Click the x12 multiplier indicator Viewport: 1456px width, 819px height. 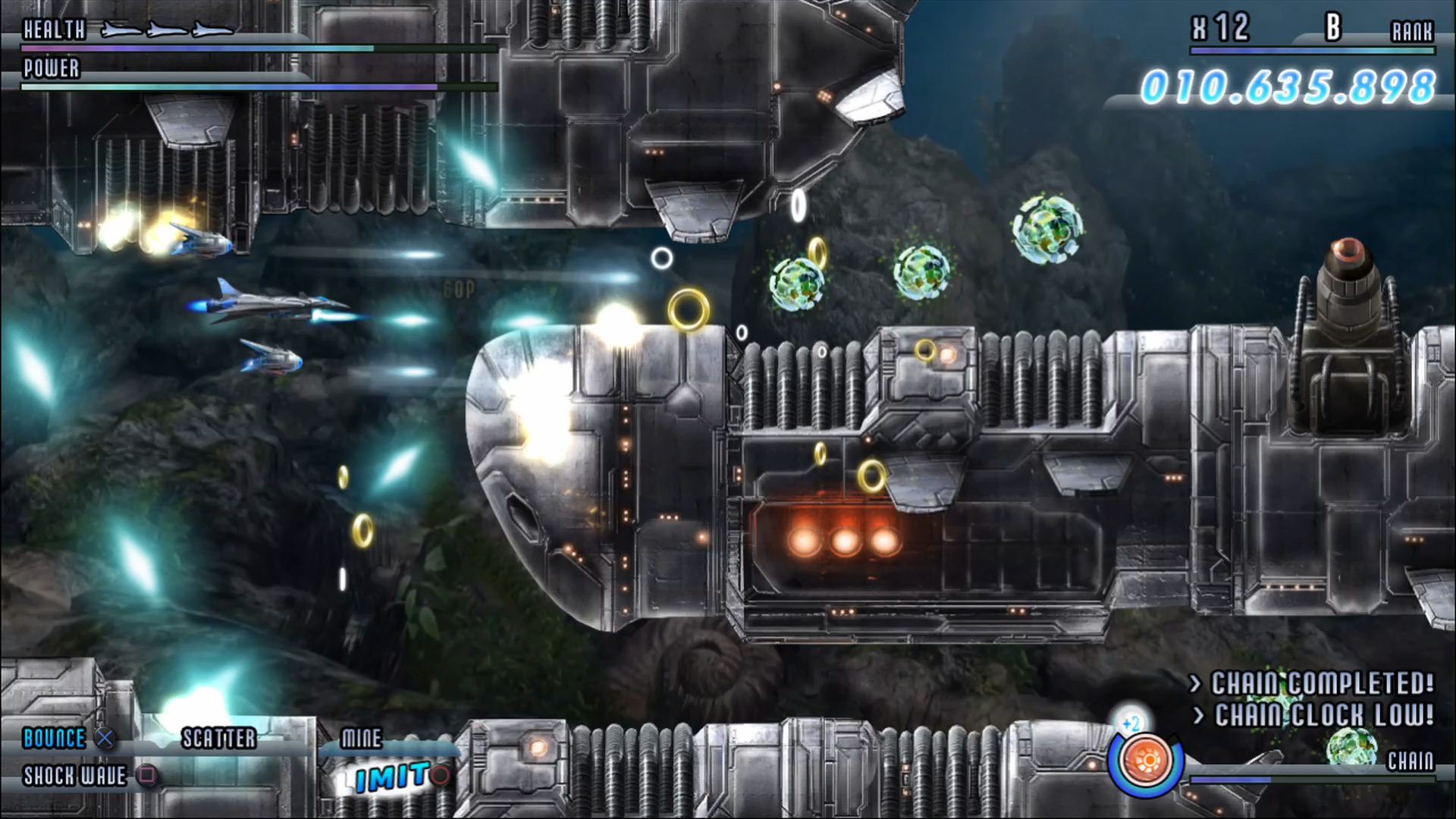(1220, 29)
